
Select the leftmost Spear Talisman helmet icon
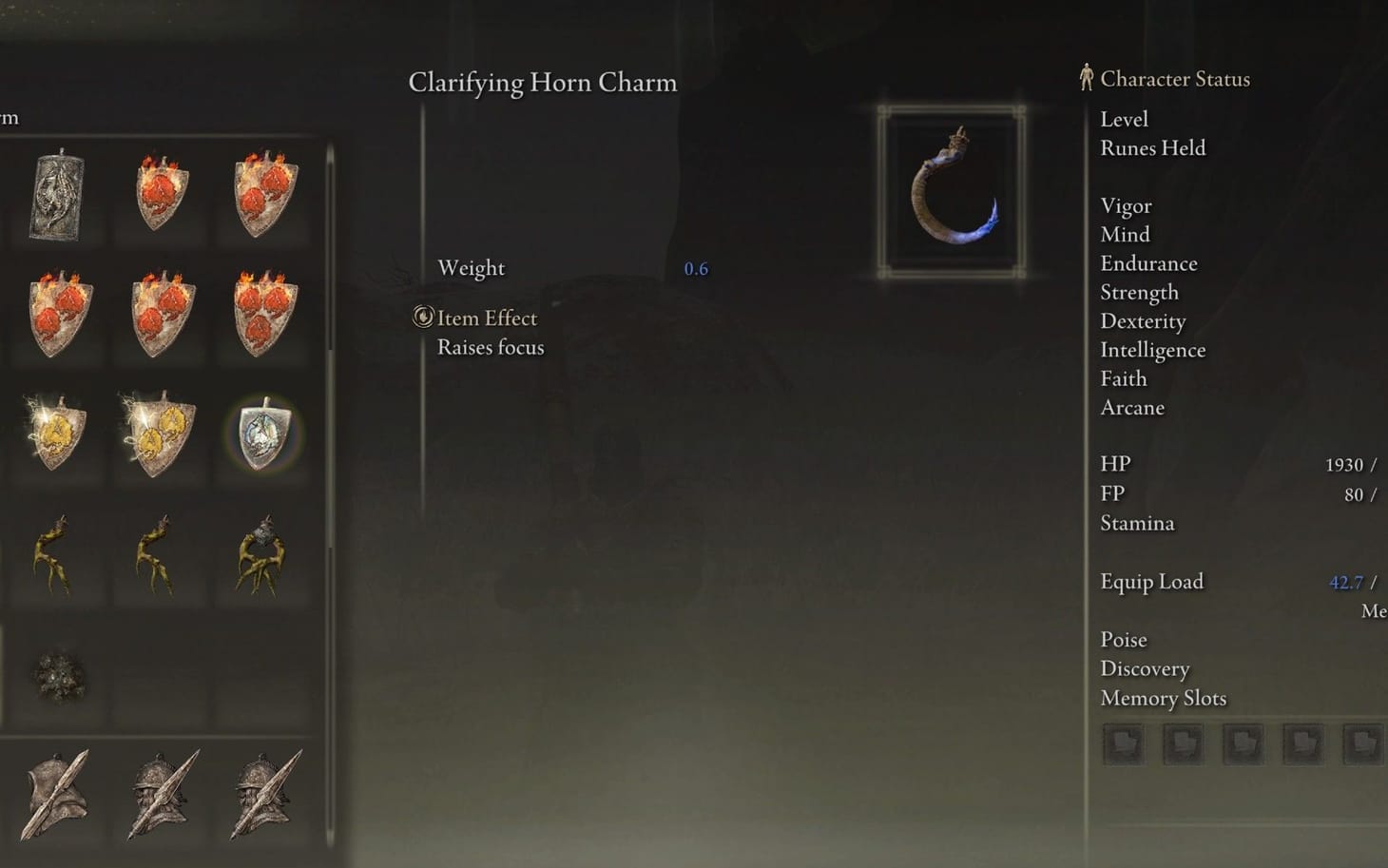[x=57, y=794]
